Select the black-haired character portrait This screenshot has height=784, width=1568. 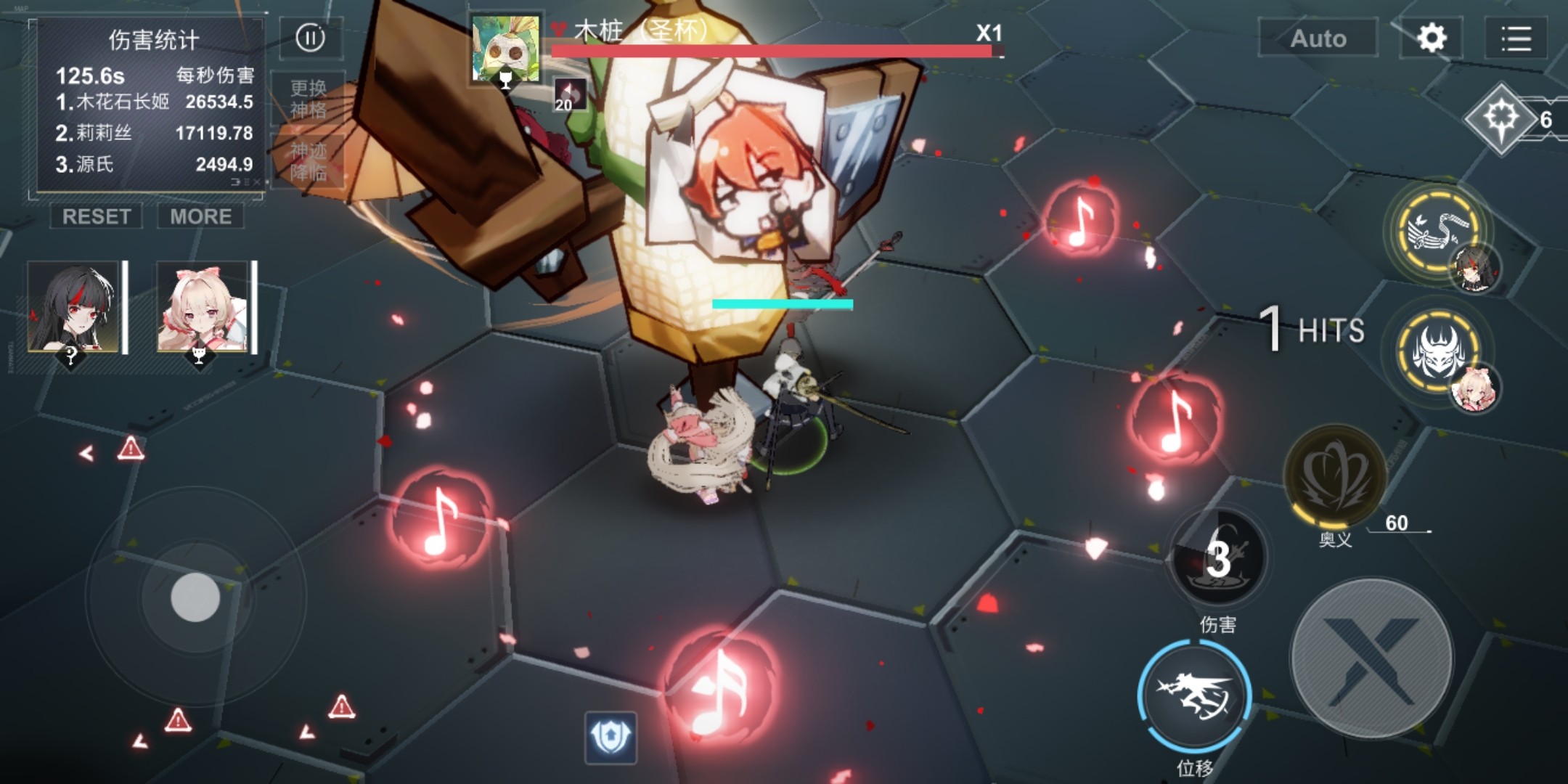[73, 307]
